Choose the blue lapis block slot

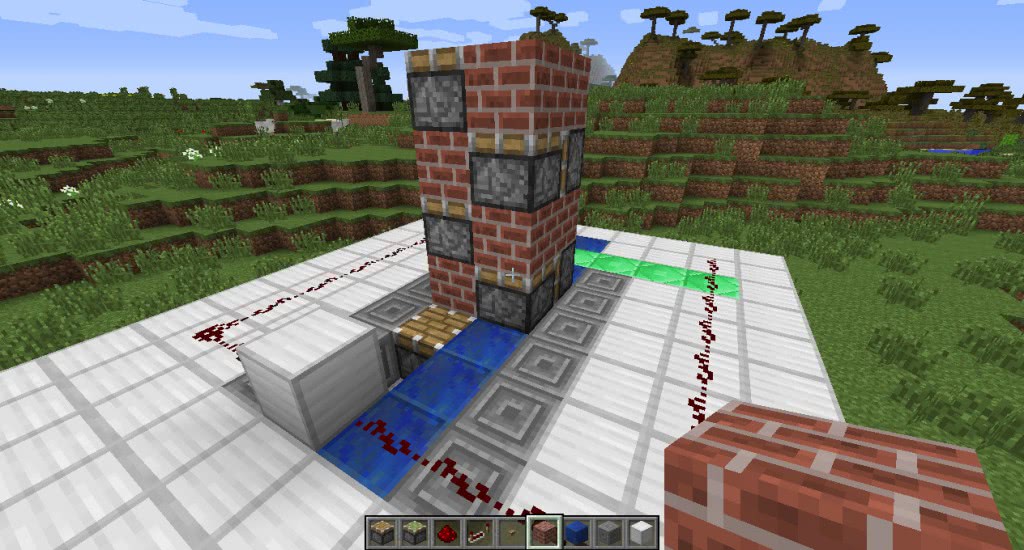575,532
